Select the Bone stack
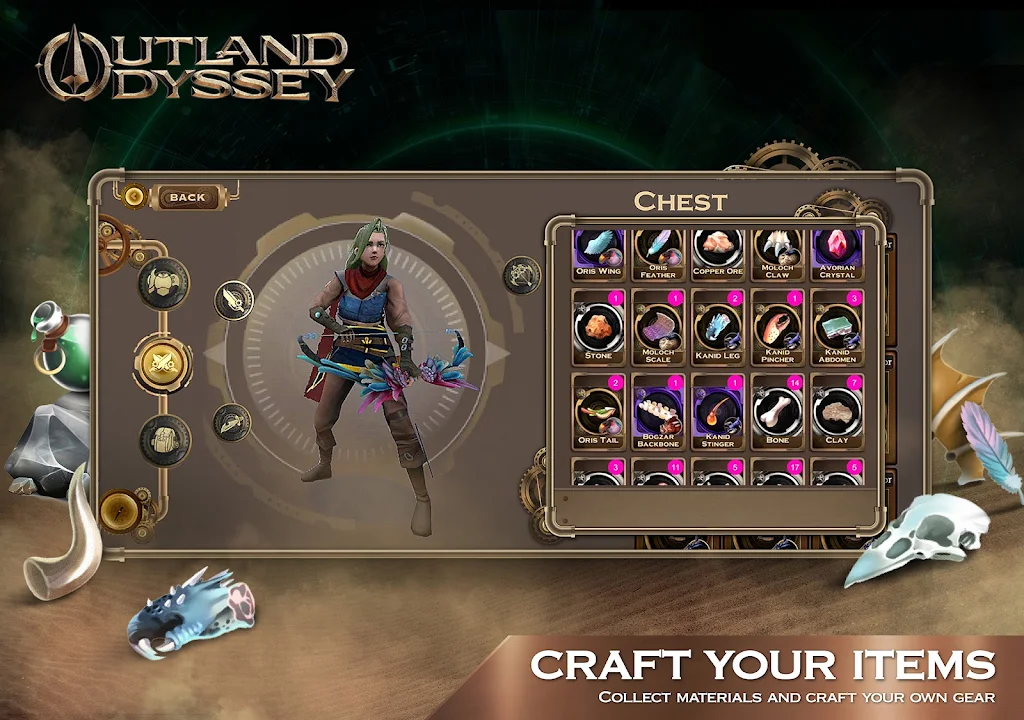The image size is (1024, 720). pos(778,410)
